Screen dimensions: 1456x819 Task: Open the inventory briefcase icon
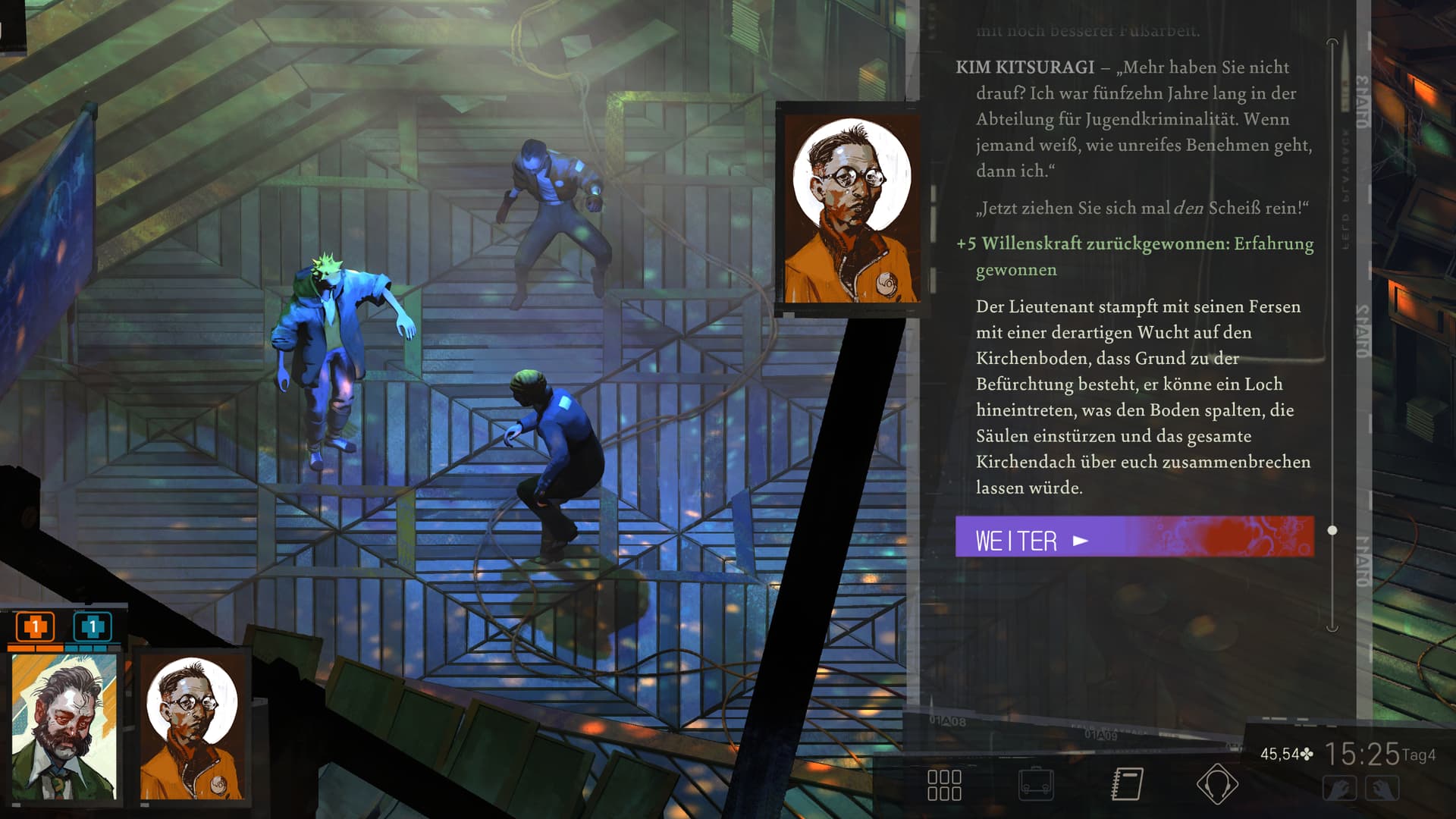click(1036, 784)
